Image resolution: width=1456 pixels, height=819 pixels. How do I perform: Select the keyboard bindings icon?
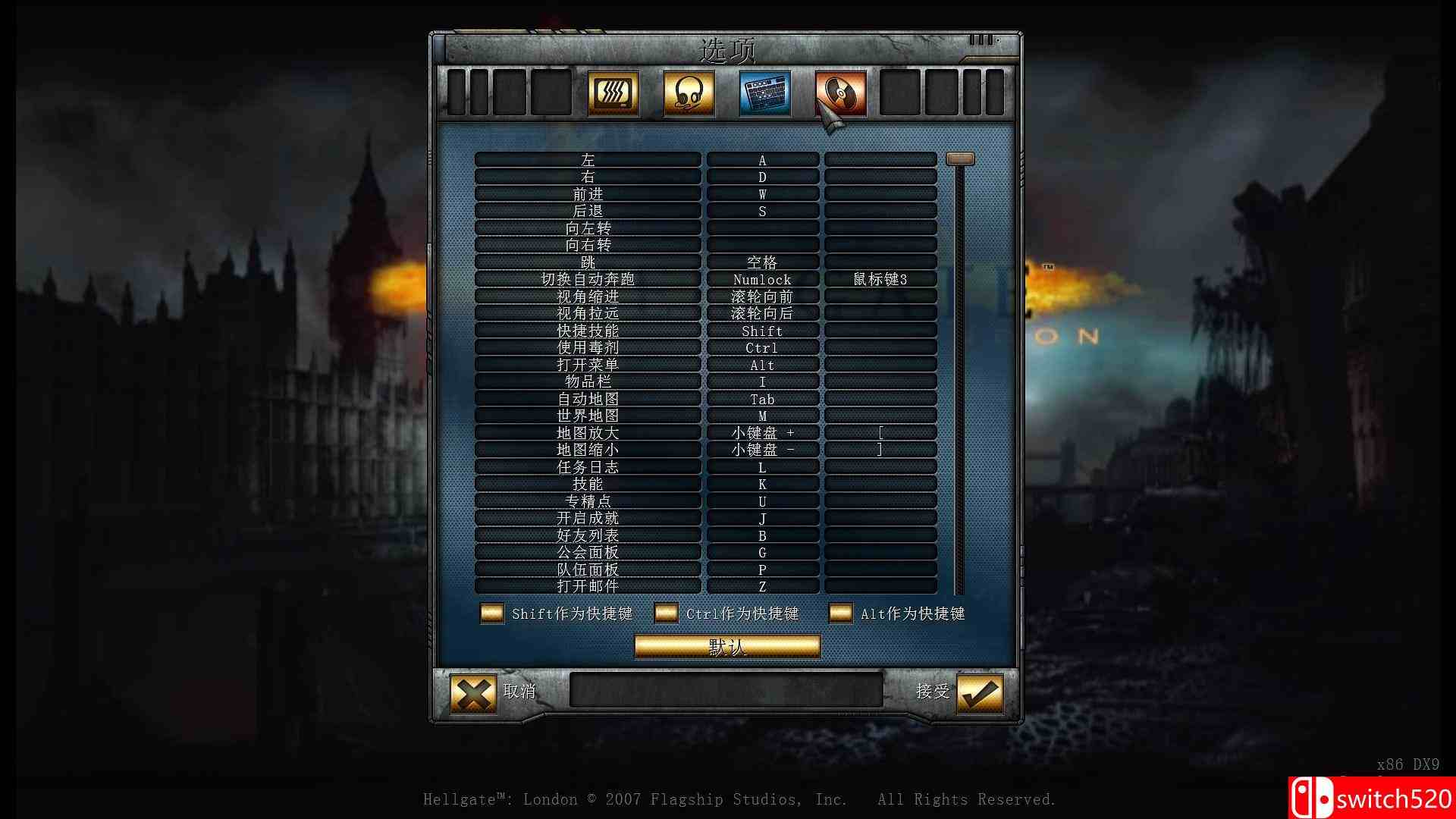point(763,93)
